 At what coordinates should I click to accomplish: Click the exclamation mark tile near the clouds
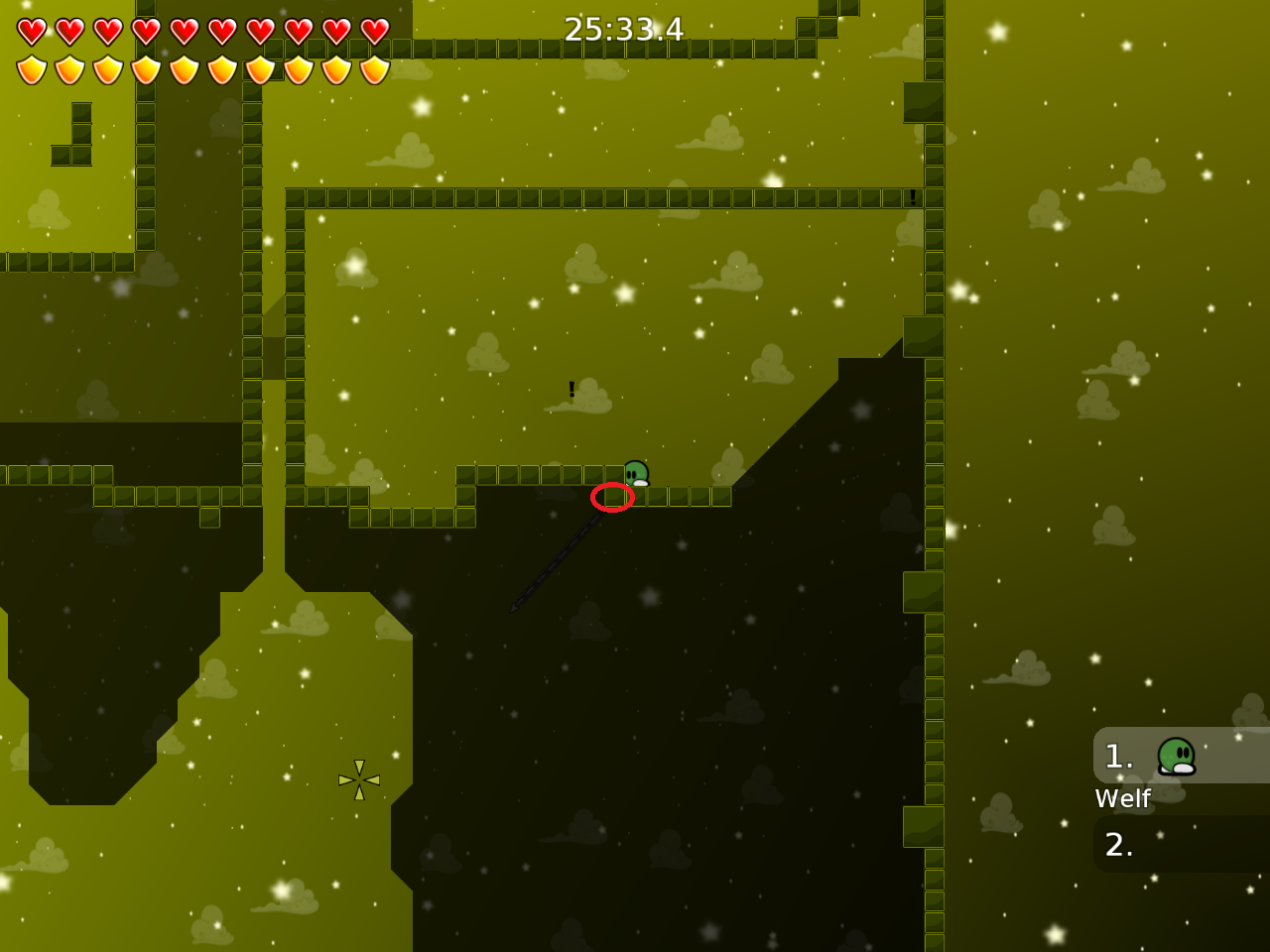point(571,391)
